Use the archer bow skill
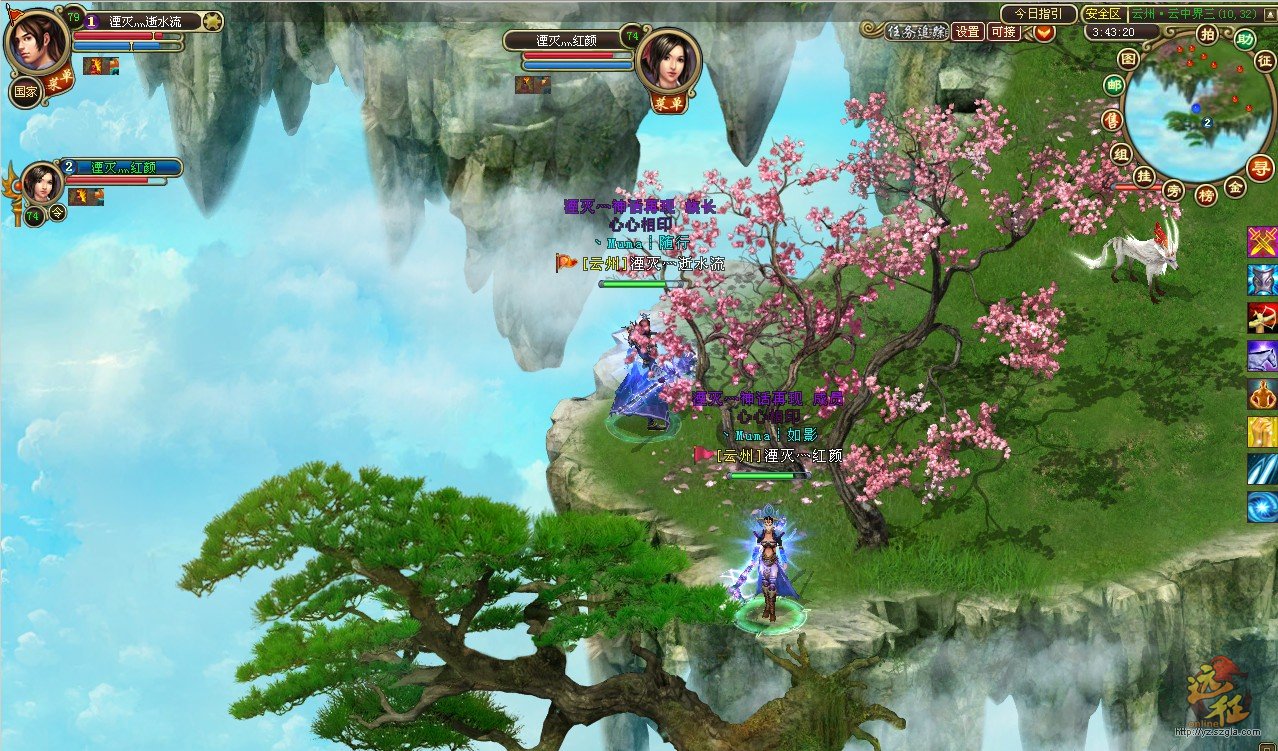 pos(1262,318)
